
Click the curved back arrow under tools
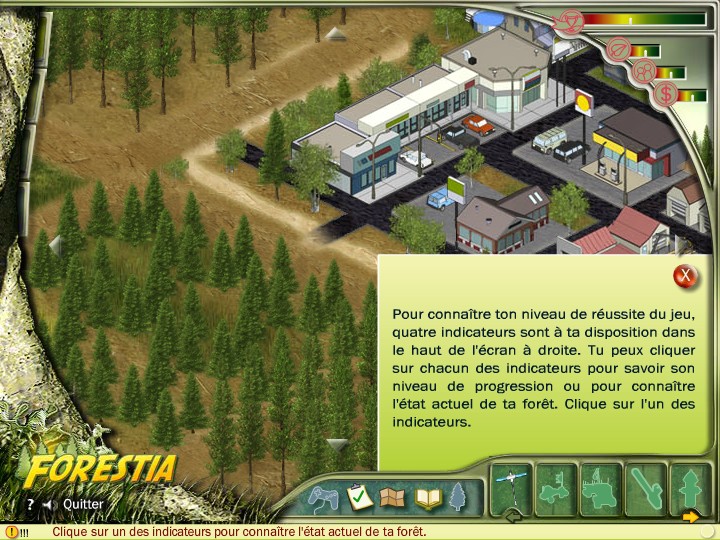coord(514,517)
